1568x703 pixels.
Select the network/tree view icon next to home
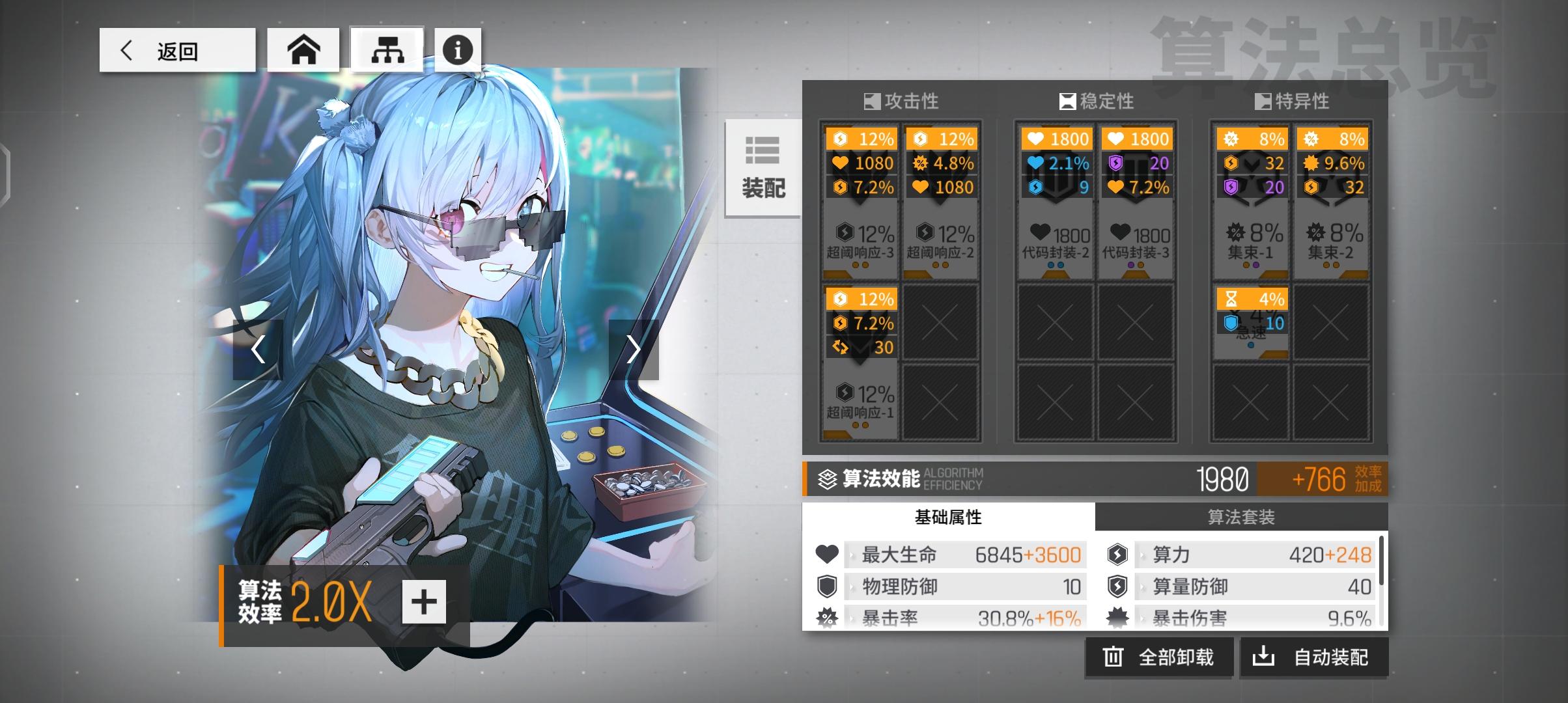click(x=387, y=49)
